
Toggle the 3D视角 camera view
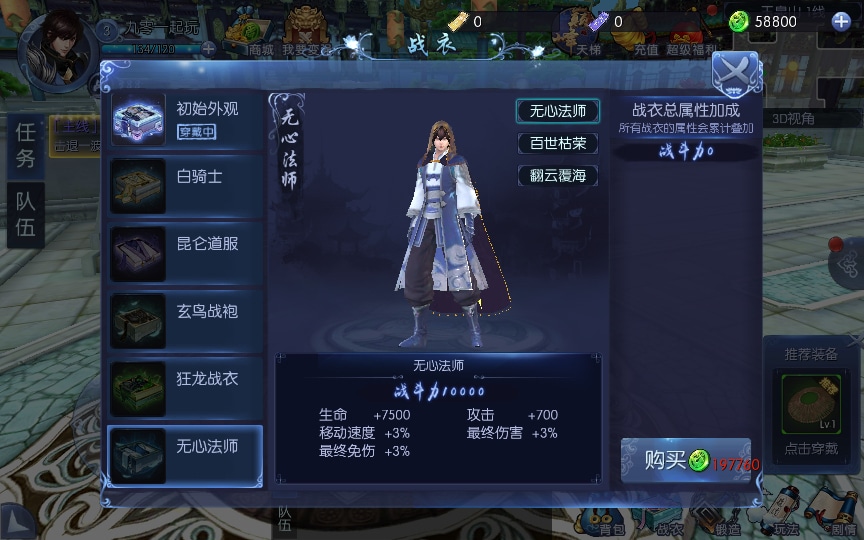[794, 119]
